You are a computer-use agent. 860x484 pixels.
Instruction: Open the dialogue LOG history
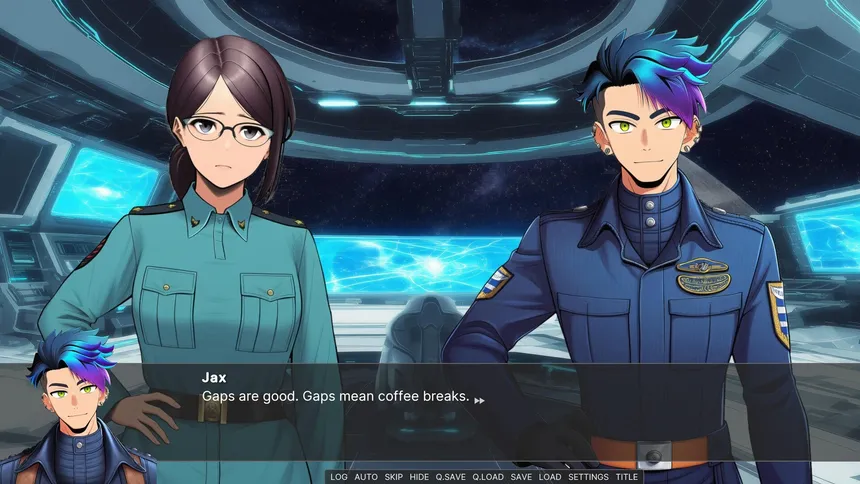[339, 477]
